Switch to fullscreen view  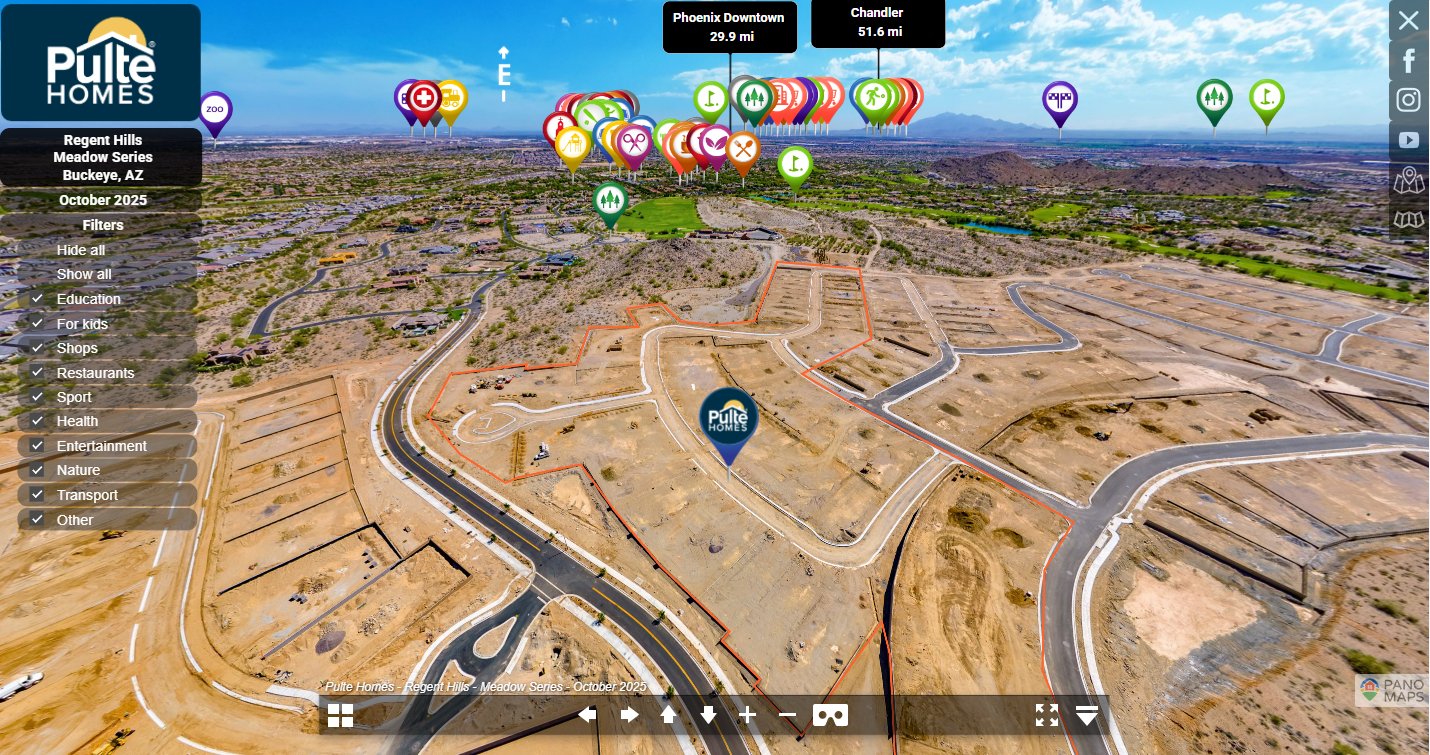tap(1047, 715)
